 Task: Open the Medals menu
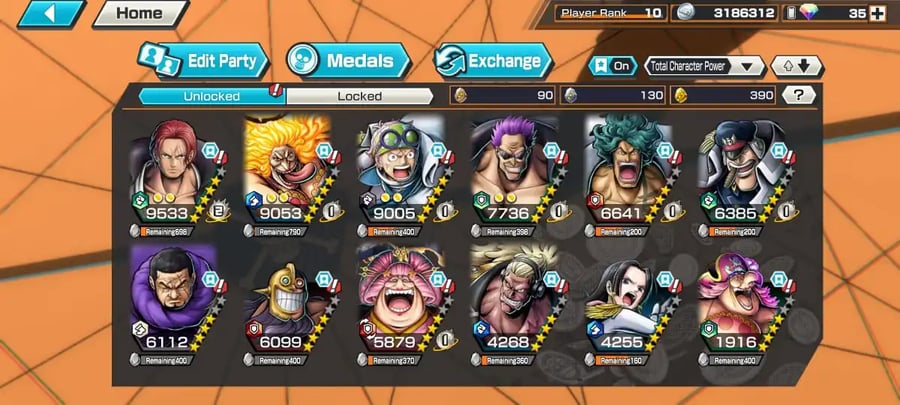(347, 60)
